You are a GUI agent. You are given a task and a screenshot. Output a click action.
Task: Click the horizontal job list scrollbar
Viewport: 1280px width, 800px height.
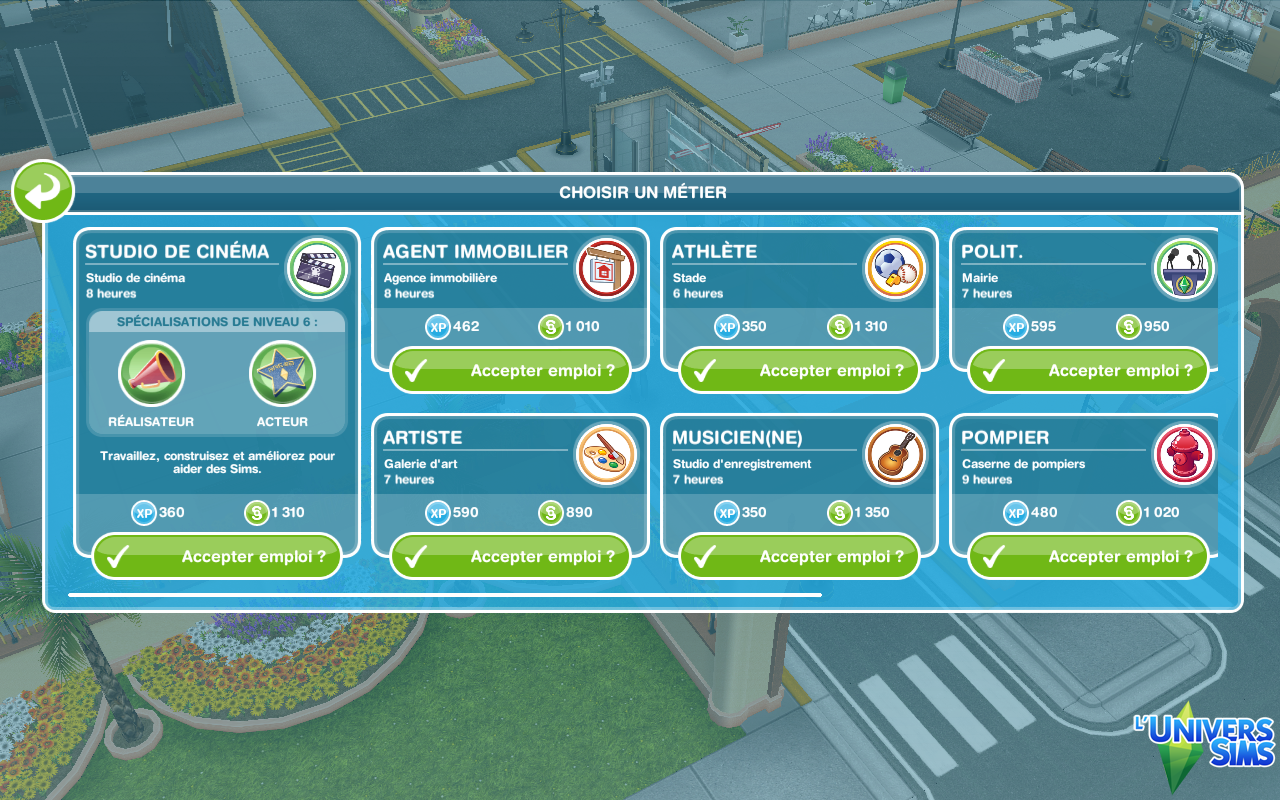(x=445, y=595)
